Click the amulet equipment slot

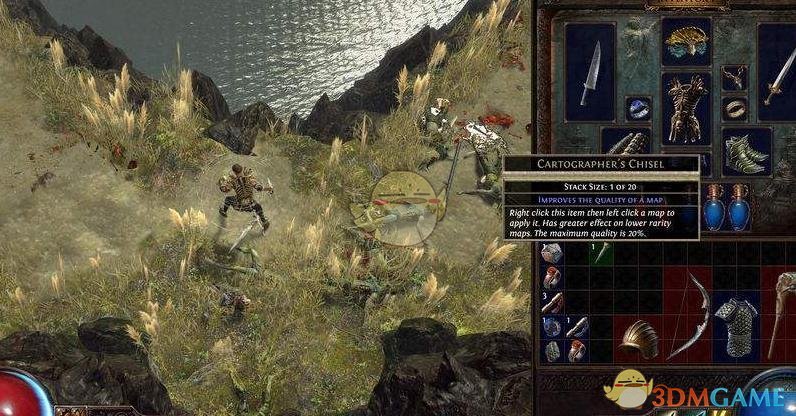[735, 76]
